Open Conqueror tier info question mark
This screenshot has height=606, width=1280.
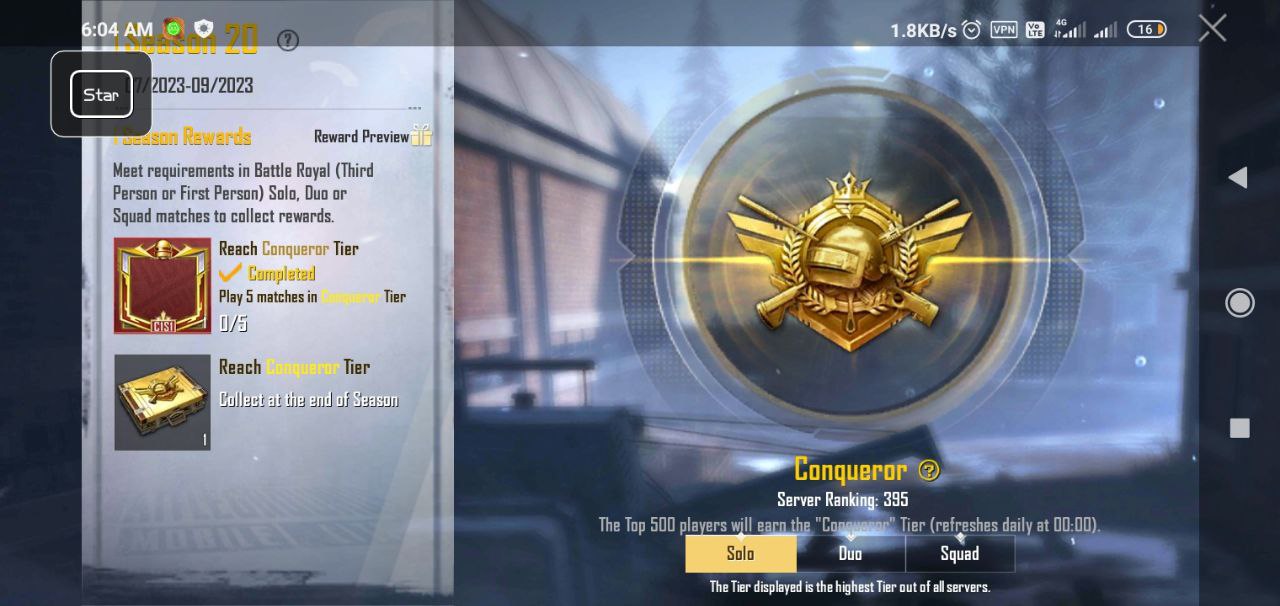point(929,469)
